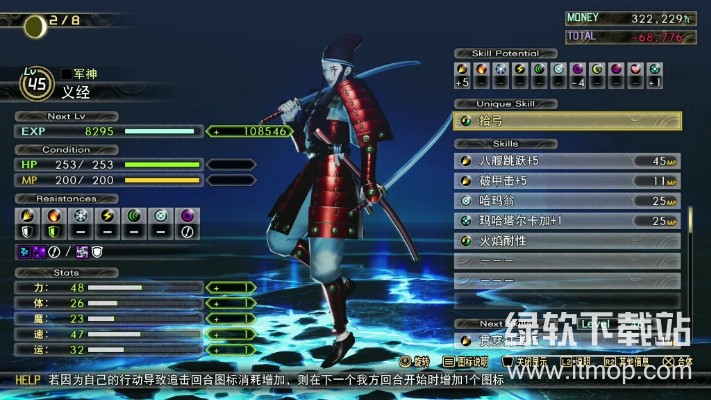This screenshot has width=711, height=400.
Task: Click the ice resistance snowflake icon
Action: pyautogui.click(x=81, y=214)
